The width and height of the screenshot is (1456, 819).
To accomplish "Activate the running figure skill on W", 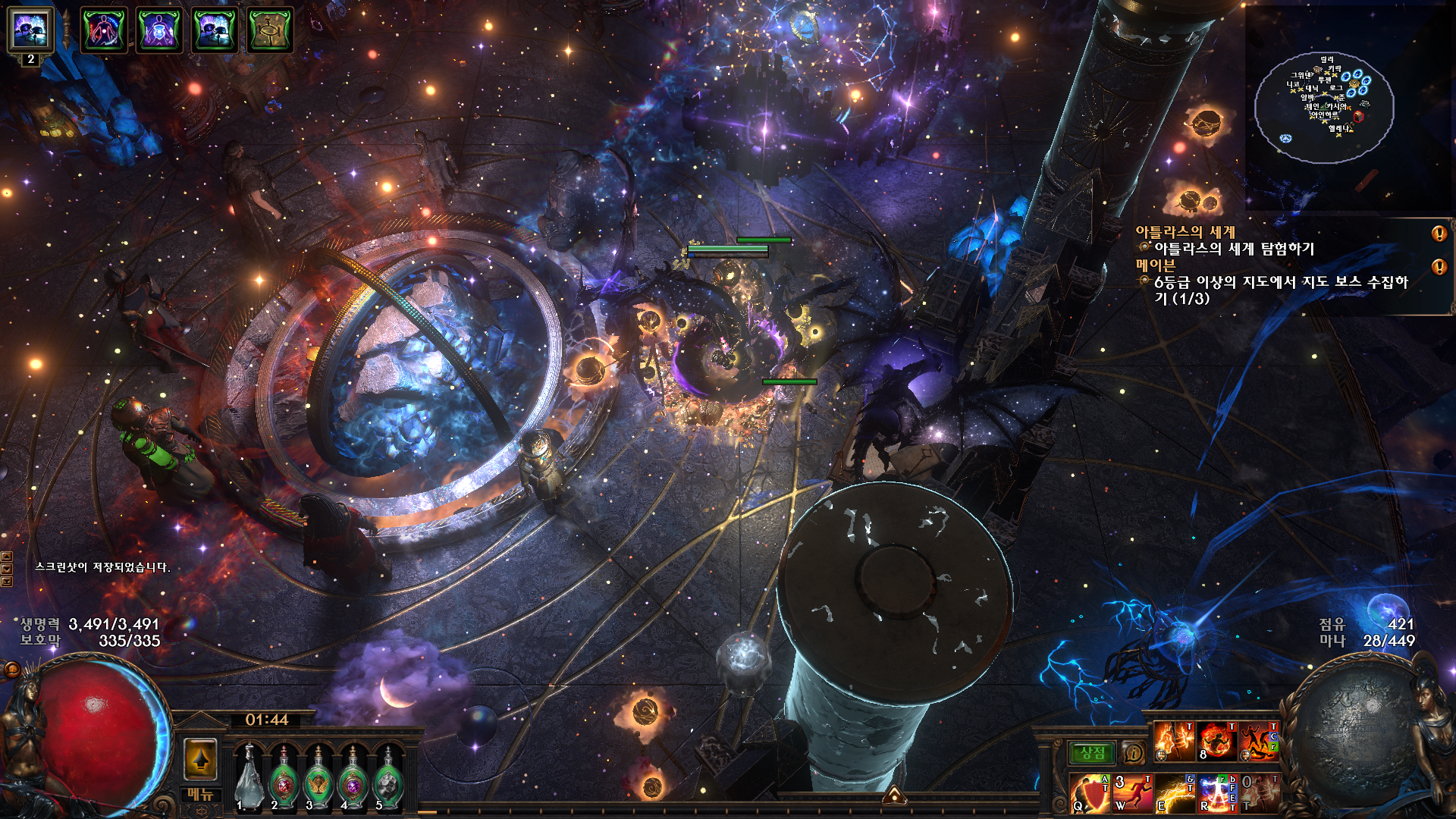I will point(1131,793).
